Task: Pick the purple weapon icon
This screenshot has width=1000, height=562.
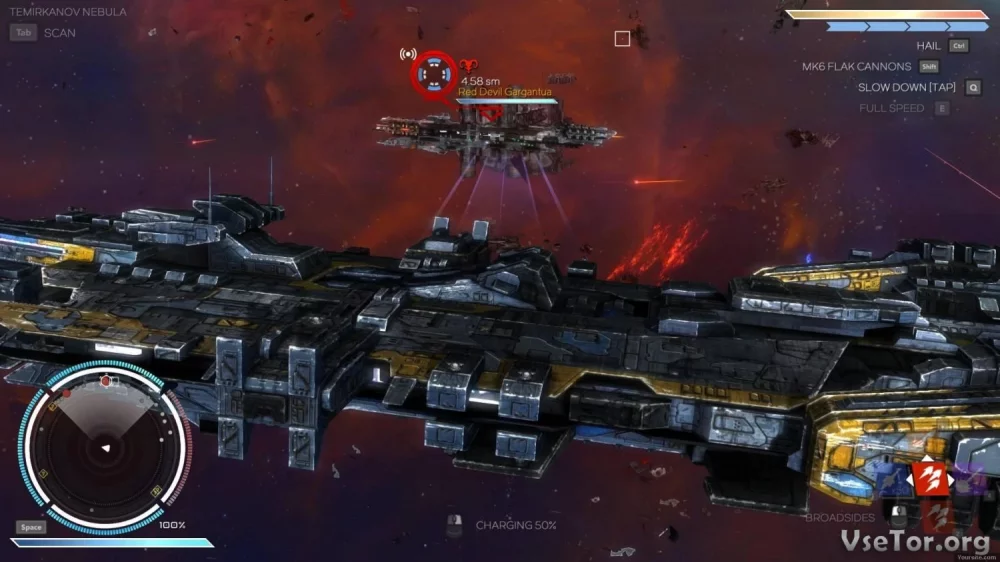Action: coord(966,482)
